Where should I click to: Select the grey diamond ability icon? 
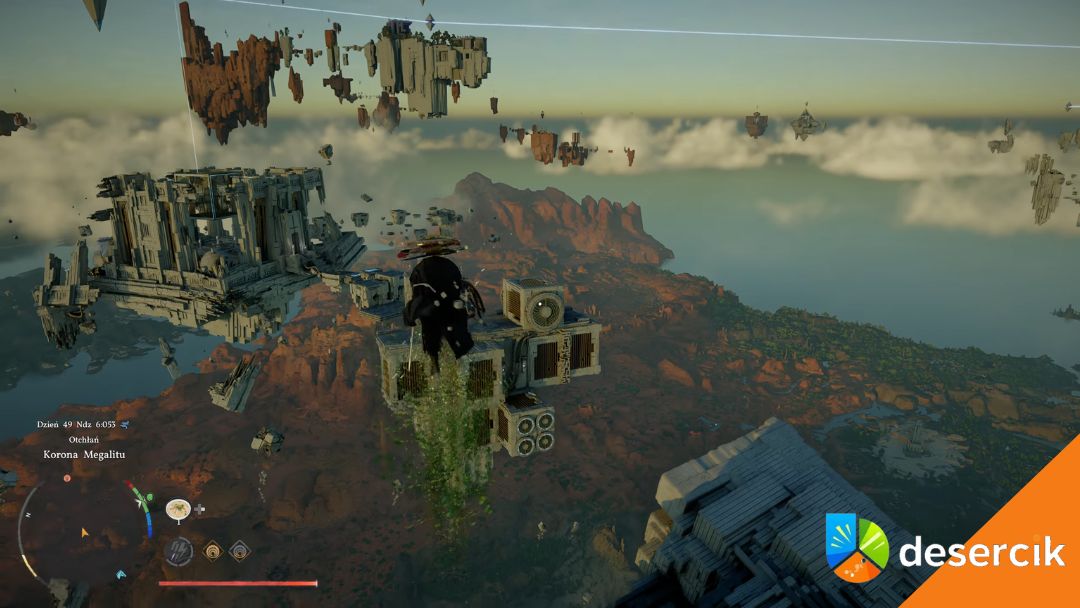pos(239,550)
